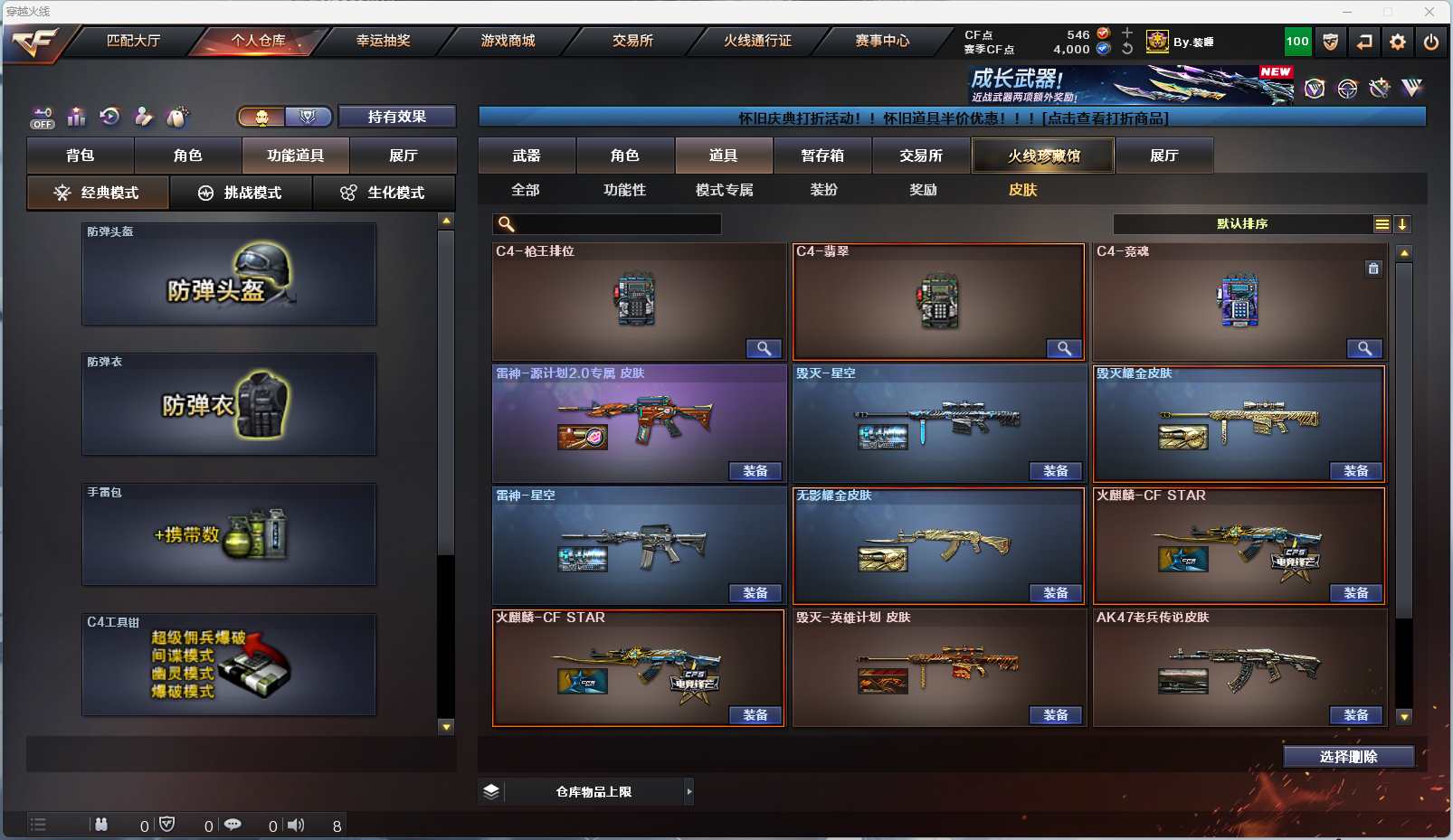Screen dimensions: 1453x840
Task: Click the skin search input box
Action: coord(617,224)
